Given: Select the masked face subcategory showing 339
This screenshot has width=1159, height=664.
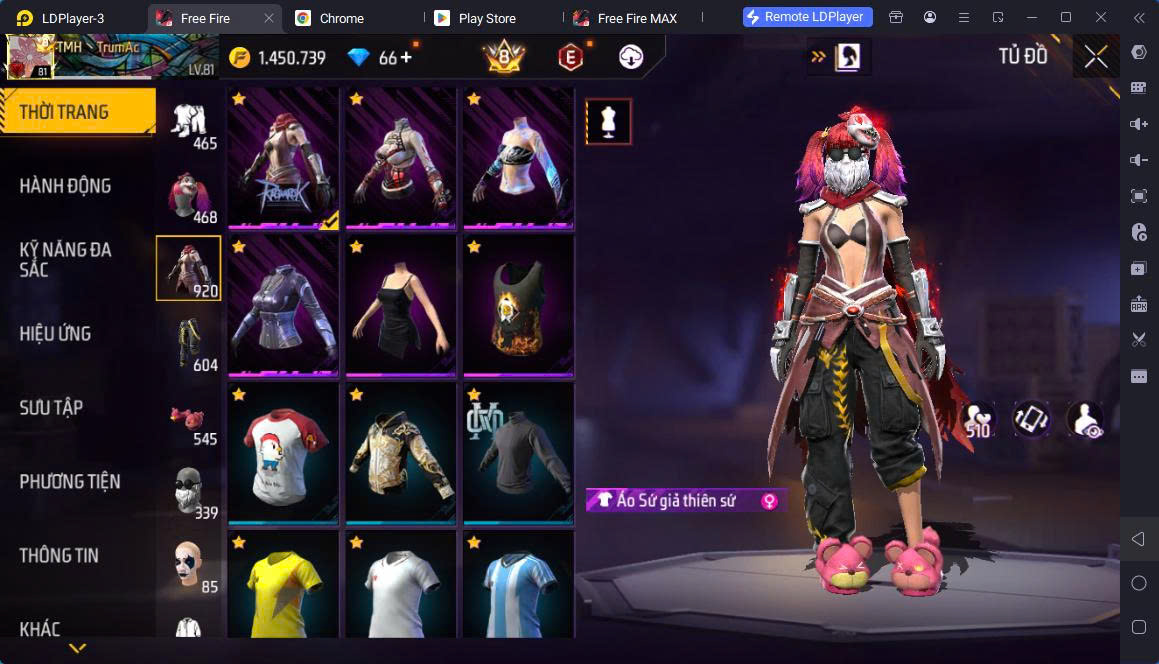Looking at the screenshot, I should pyautogui.click(x=191, y=494).
